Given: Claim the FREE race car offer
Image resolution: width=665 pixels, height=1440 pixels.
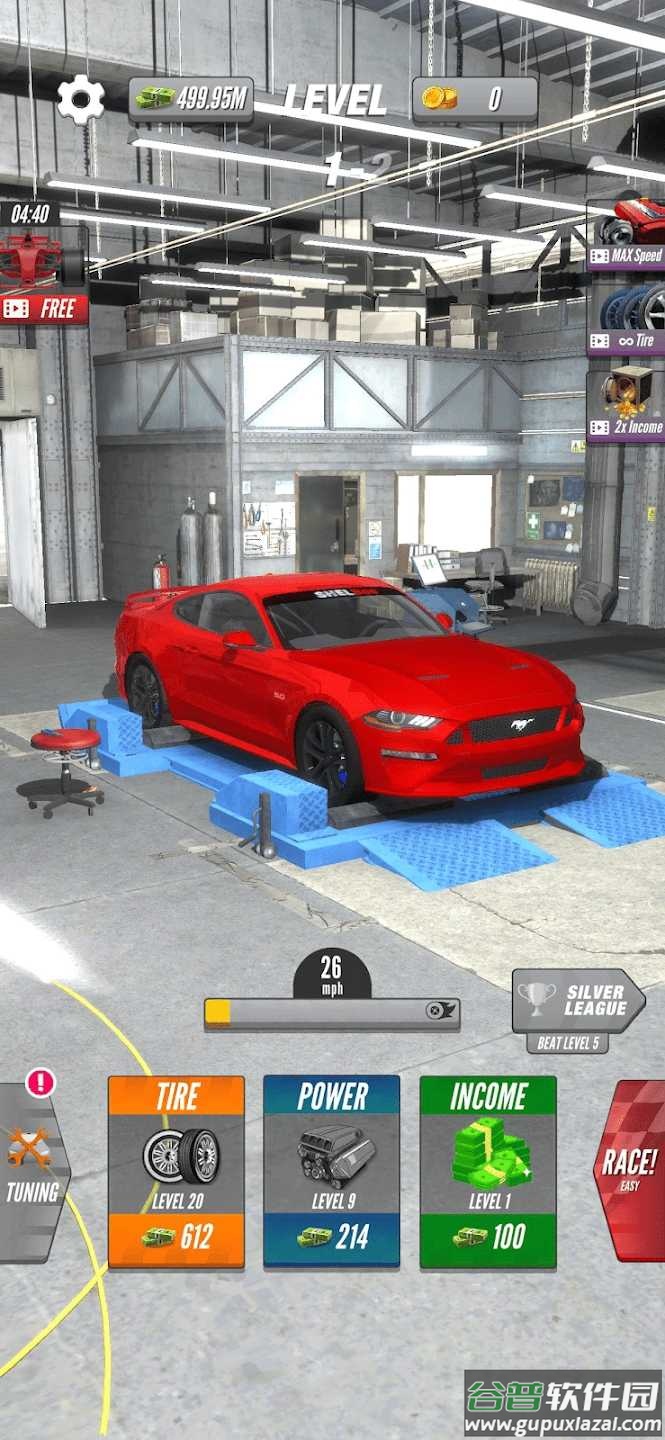Looking at the screenshot, I should pos(43,275).
